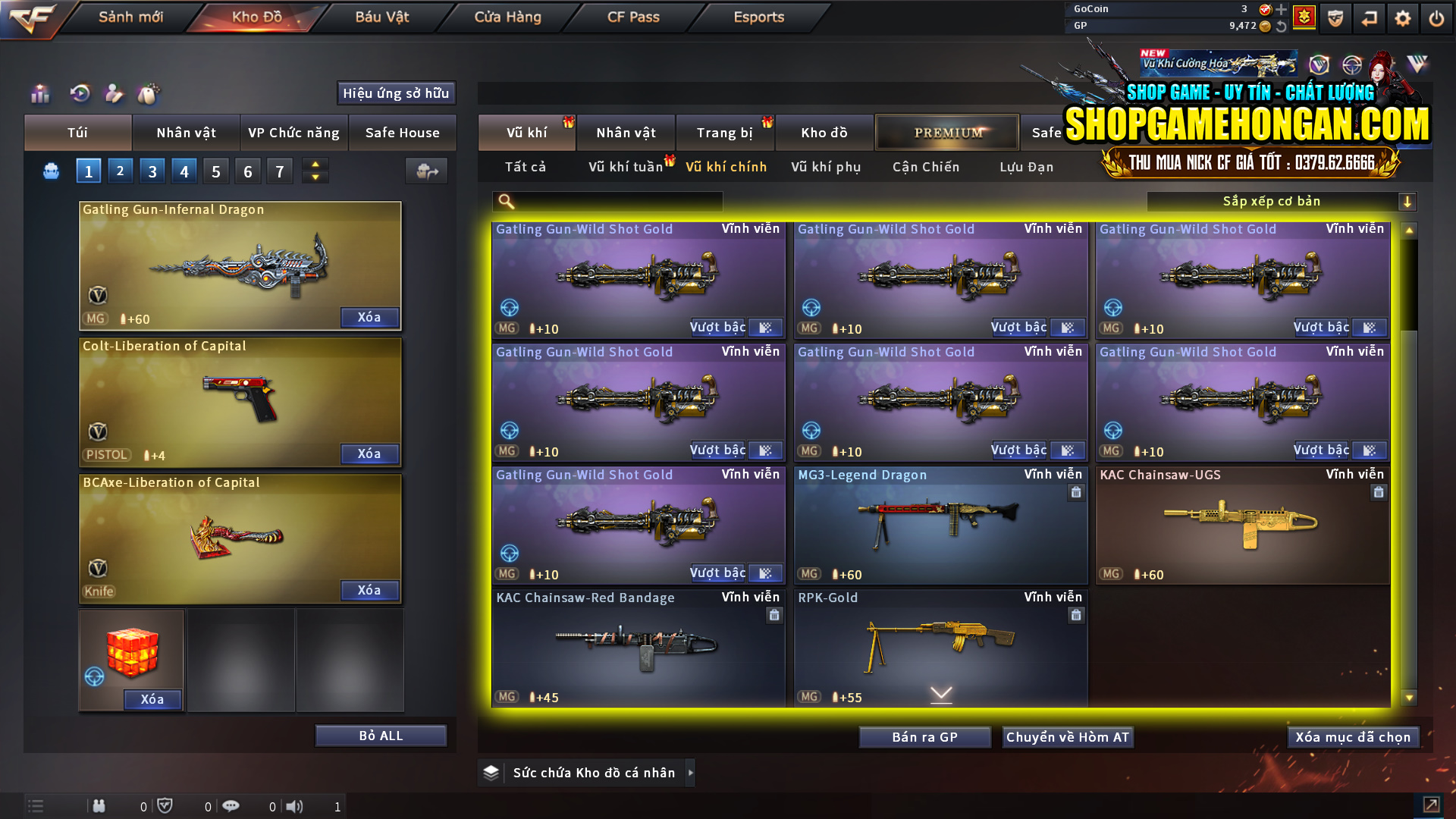This screenshot has height=819, width=1456.
Task: Deselect the highlighted bag 1
Action: (88, 171)
